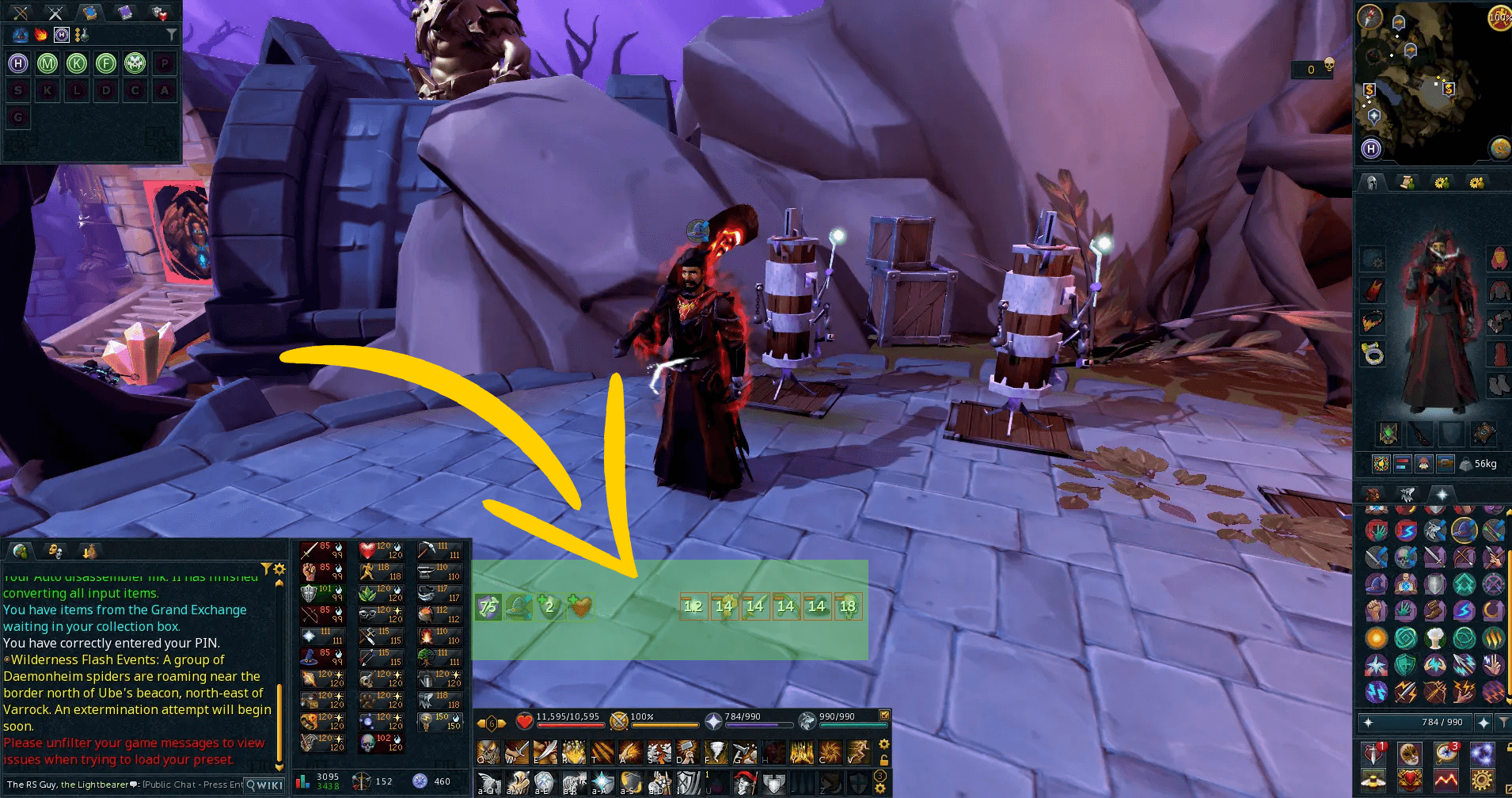Click the summoning wolf icon on the status bar

[807, 721]
